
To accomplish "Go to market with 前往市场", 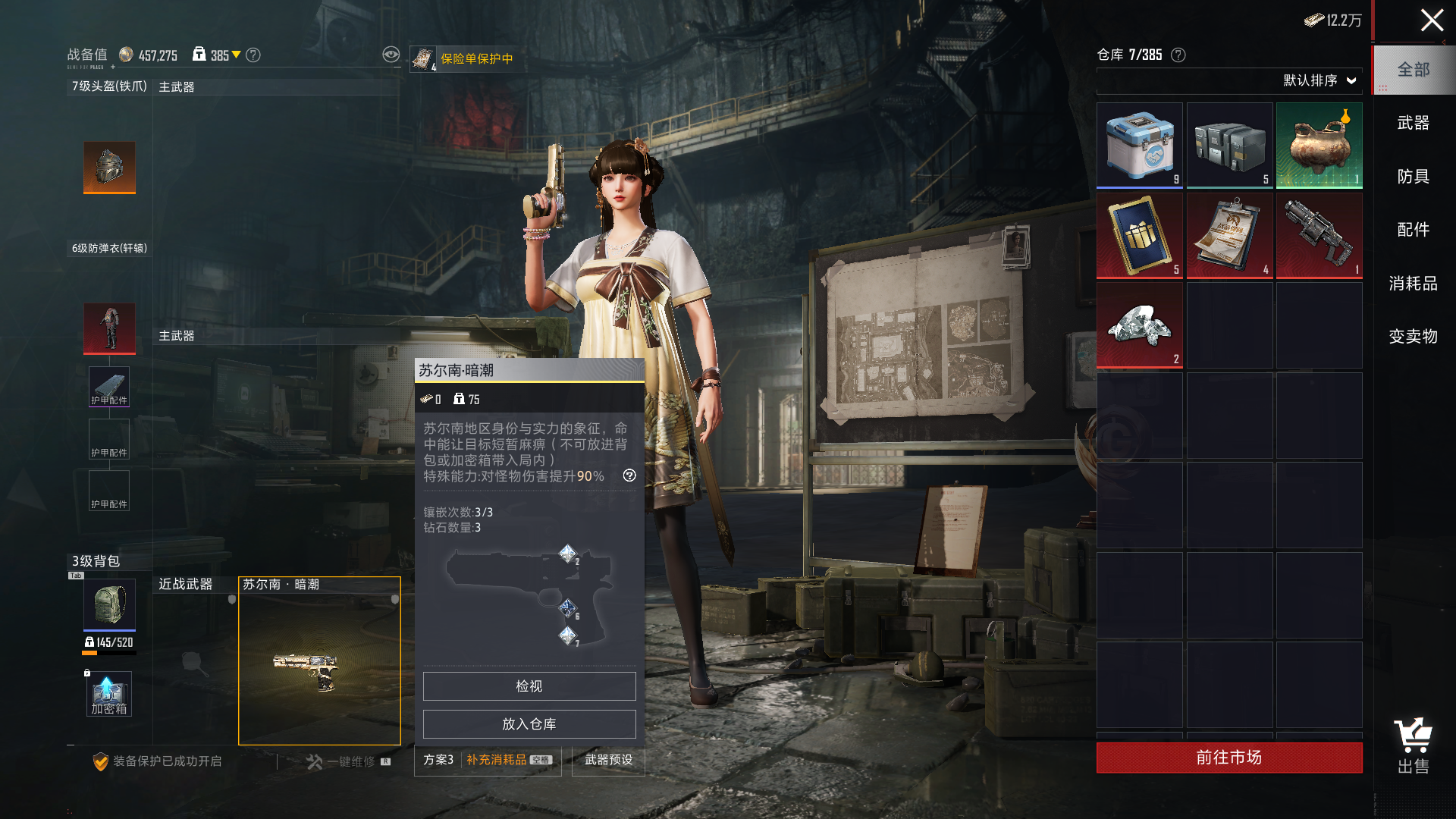I will (x=1228, y=758).
